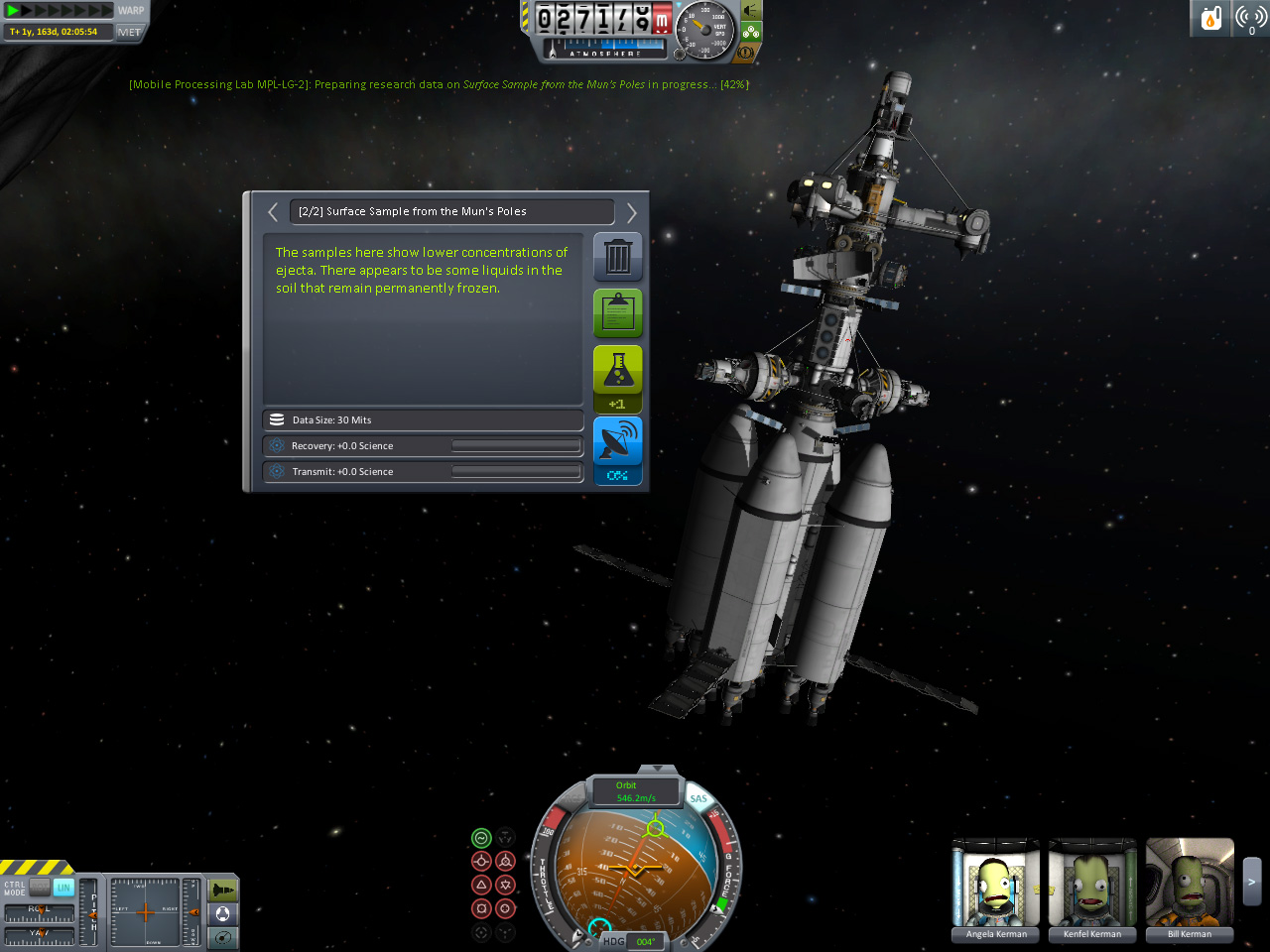This screenshot has width=1270, height=952.
Task: Discard the surface sample data with the trash button
Action: tap(617, 257)
